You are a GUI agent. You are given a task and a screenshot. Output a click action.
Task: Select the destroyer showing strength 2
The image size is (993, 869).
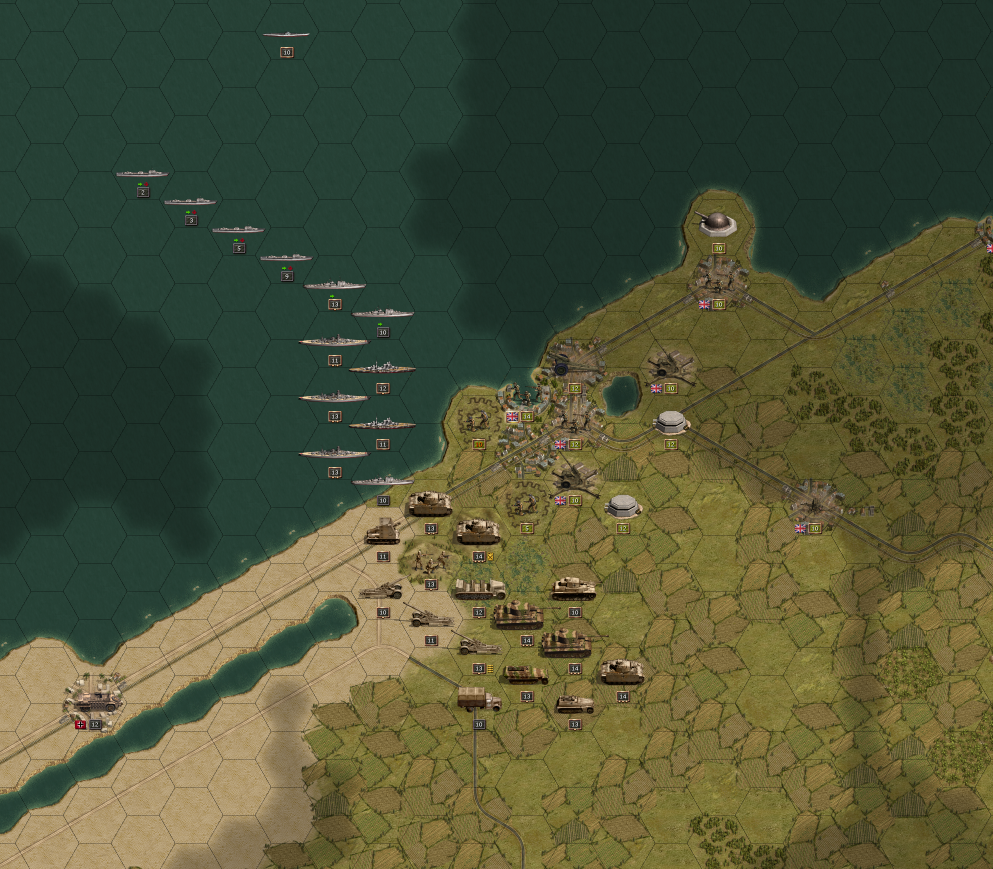click(x=142, y=175)
